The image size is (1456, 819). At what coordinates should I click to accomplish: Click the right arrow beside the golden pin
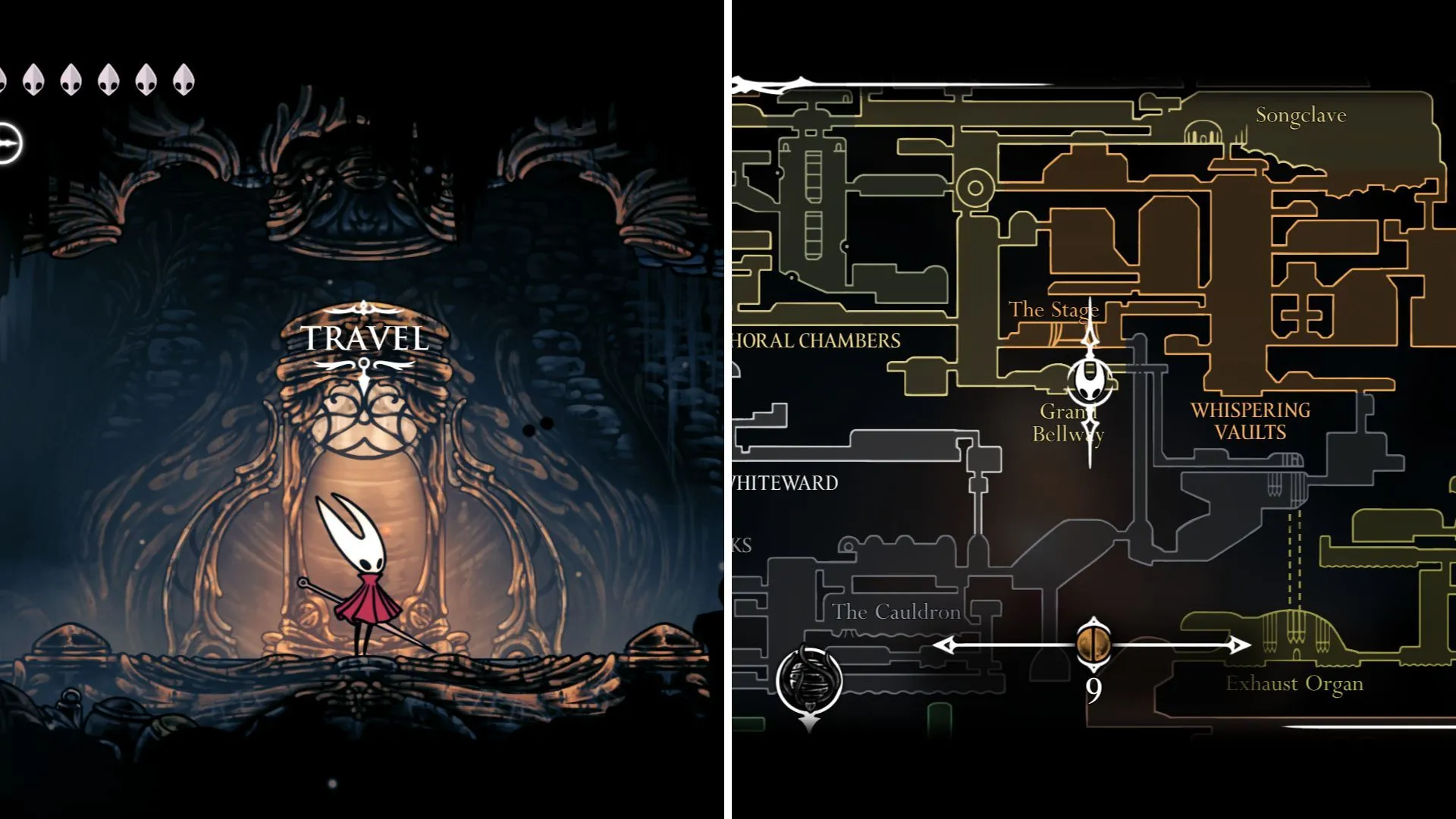coord(1239,645)
